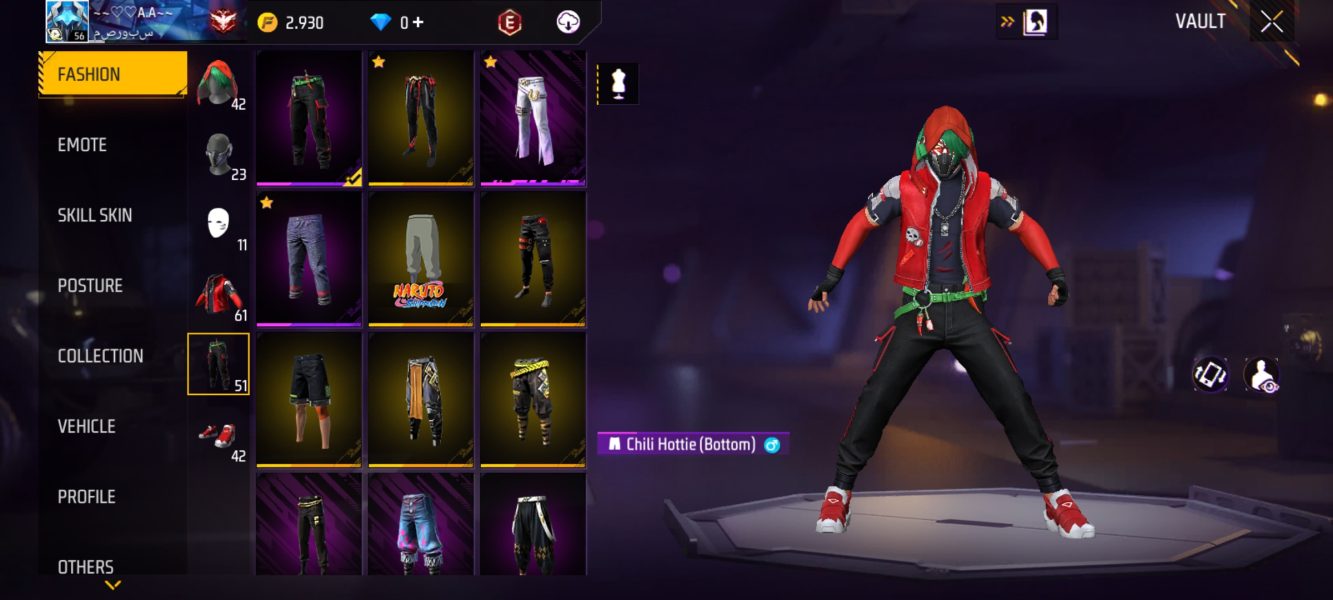Choose the blue and pink baggy pants

[x=421, y=524]
